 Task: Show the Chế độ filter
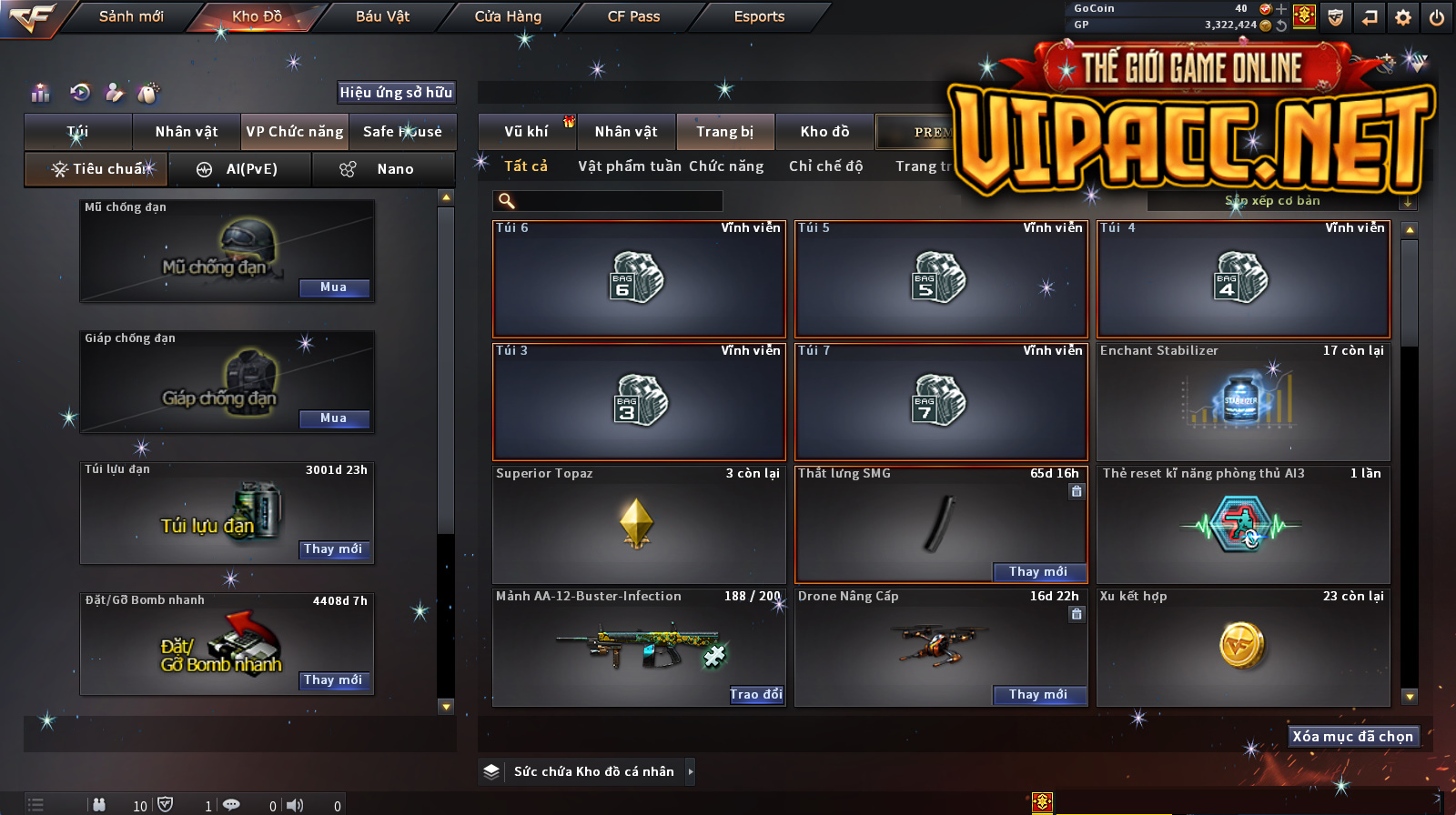[826, 166]
